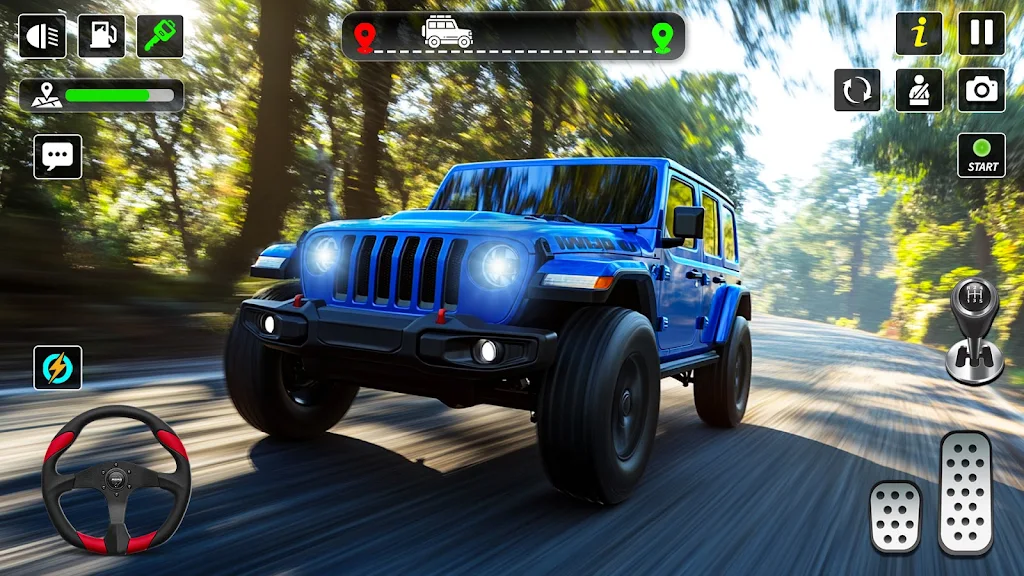This screenshot has height=576, width=1024.
Task: Take a screenshot with the camera button
Action: [981, 90]
